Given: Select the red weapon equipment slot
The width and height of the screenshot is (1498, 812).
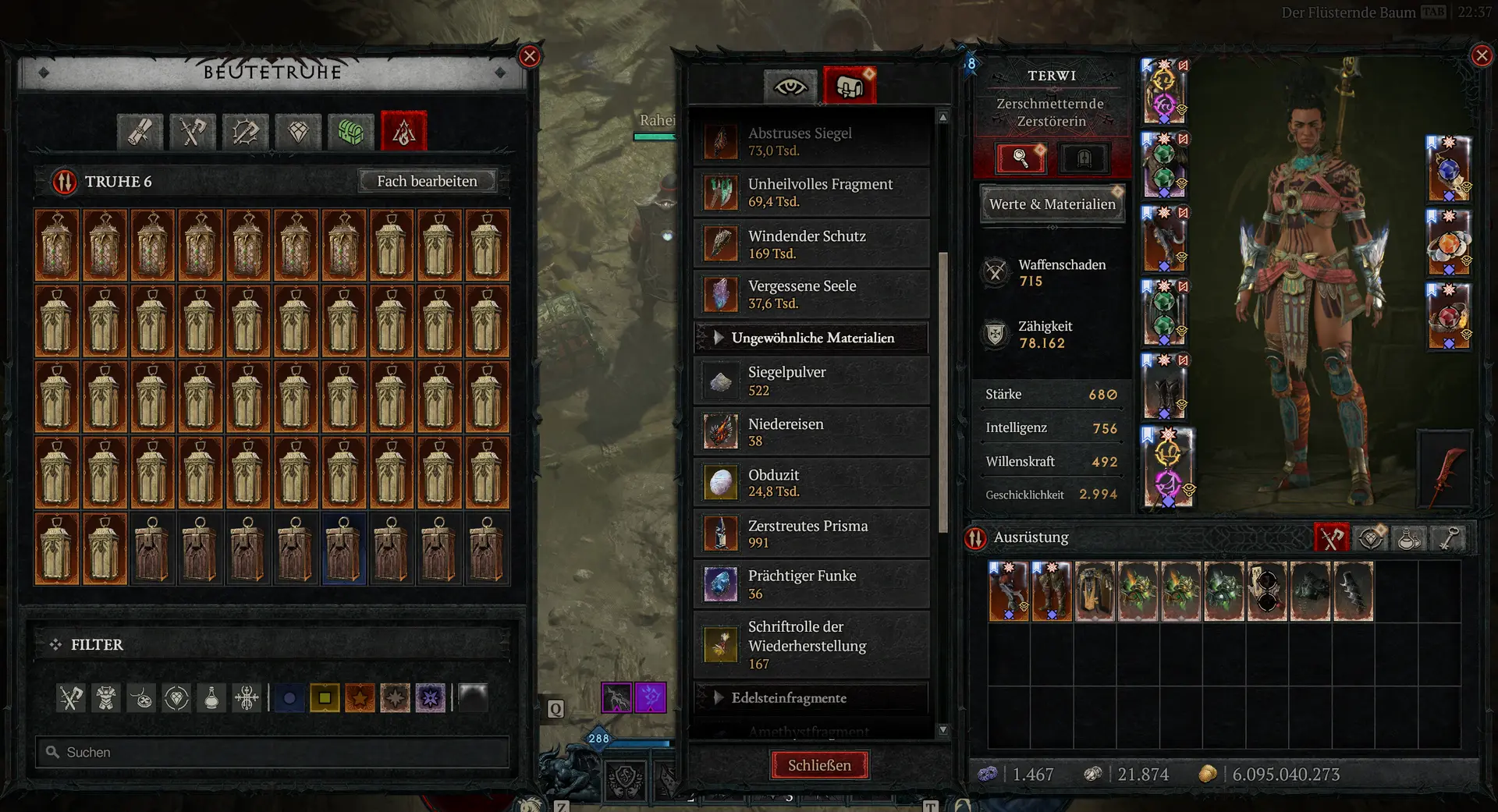Looking at the screenshot, I should click(1444, 468).
